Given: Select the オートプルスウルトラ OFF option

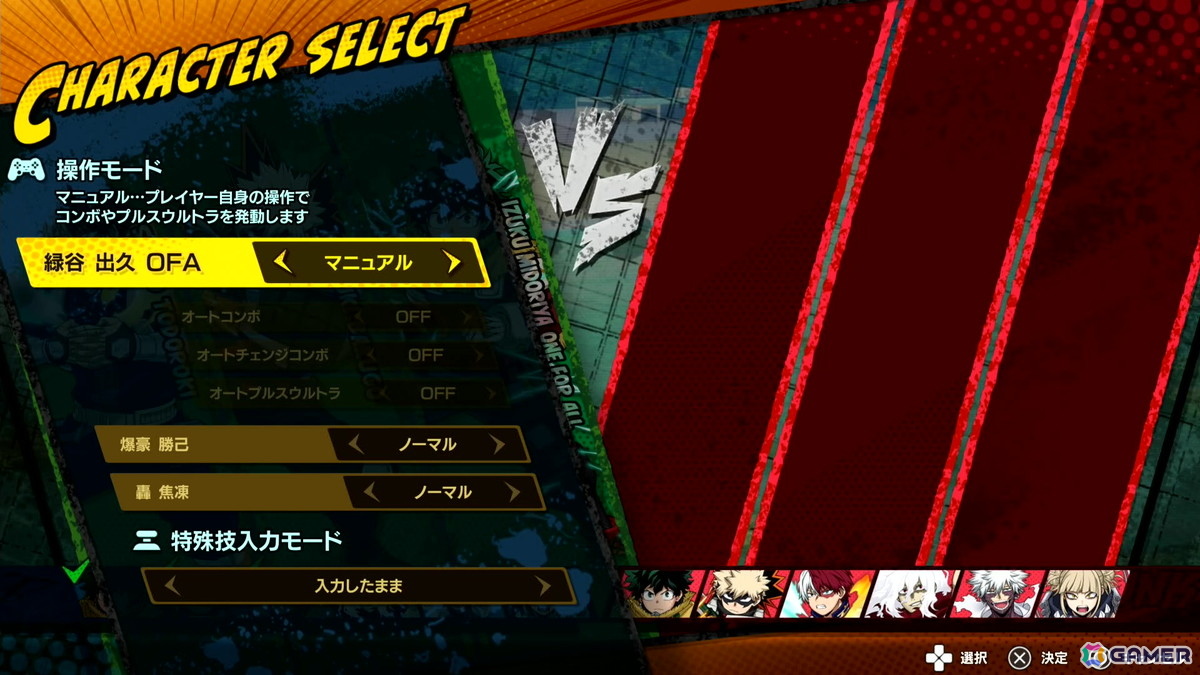Looking at the screenshot, I should (437, 393).
